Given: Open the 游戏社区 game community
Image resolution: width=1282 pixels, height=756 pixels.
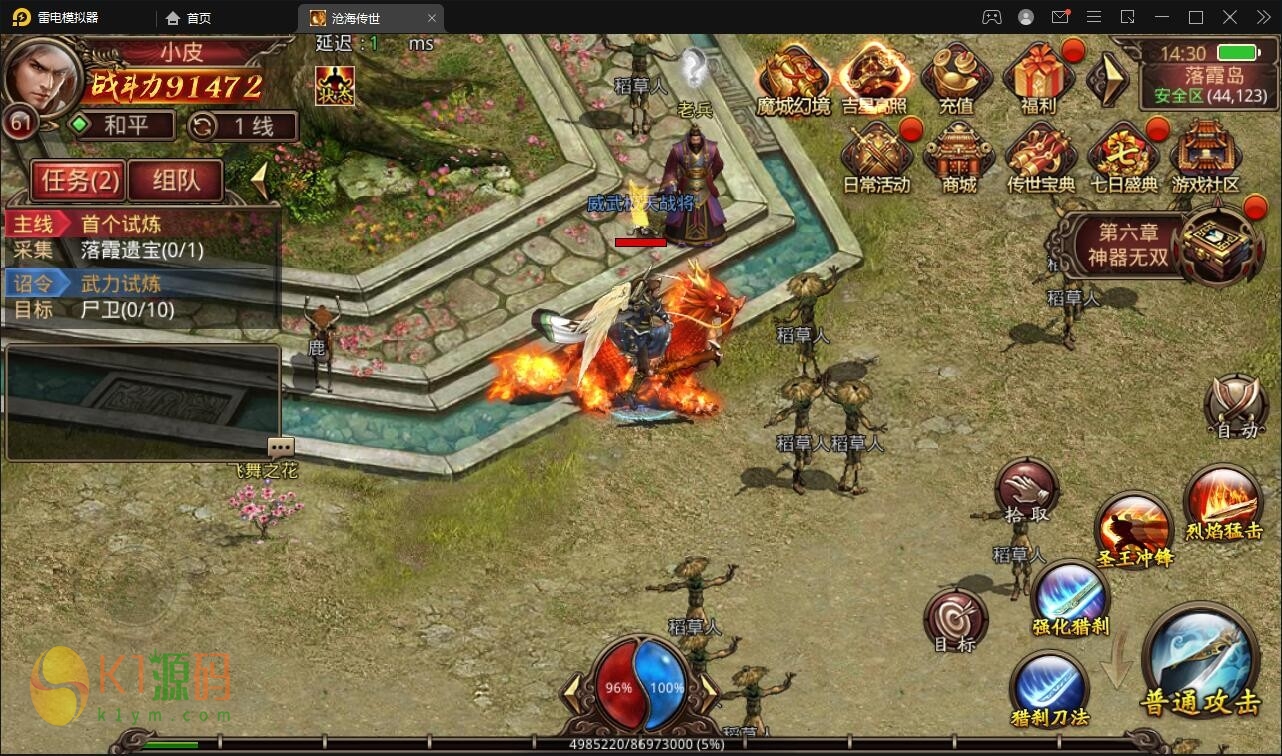Looking at the screenshot, I should [x=1205, y=157].
